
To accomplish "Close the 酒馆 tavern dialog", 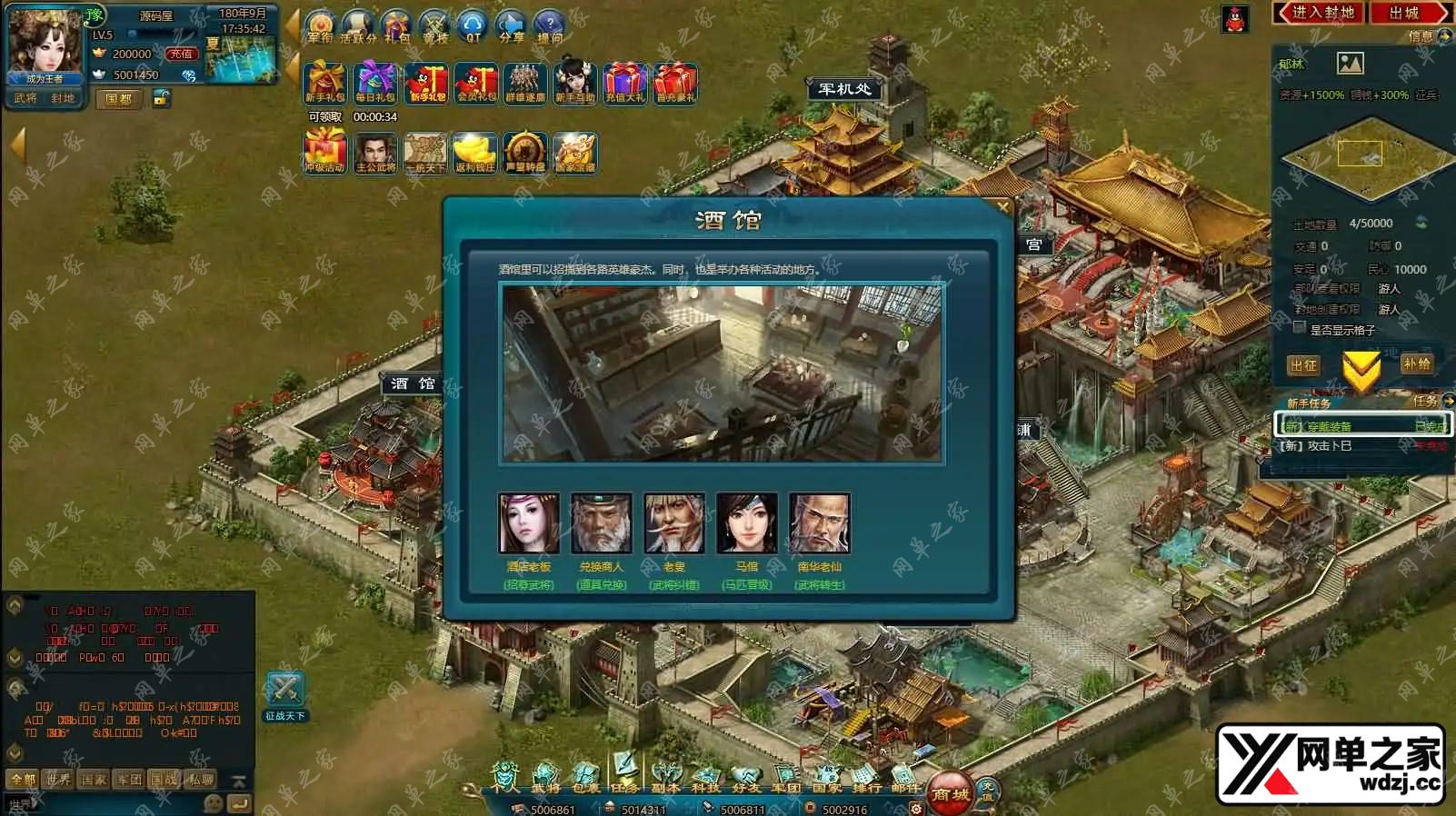I will (x=1002, y=207).
